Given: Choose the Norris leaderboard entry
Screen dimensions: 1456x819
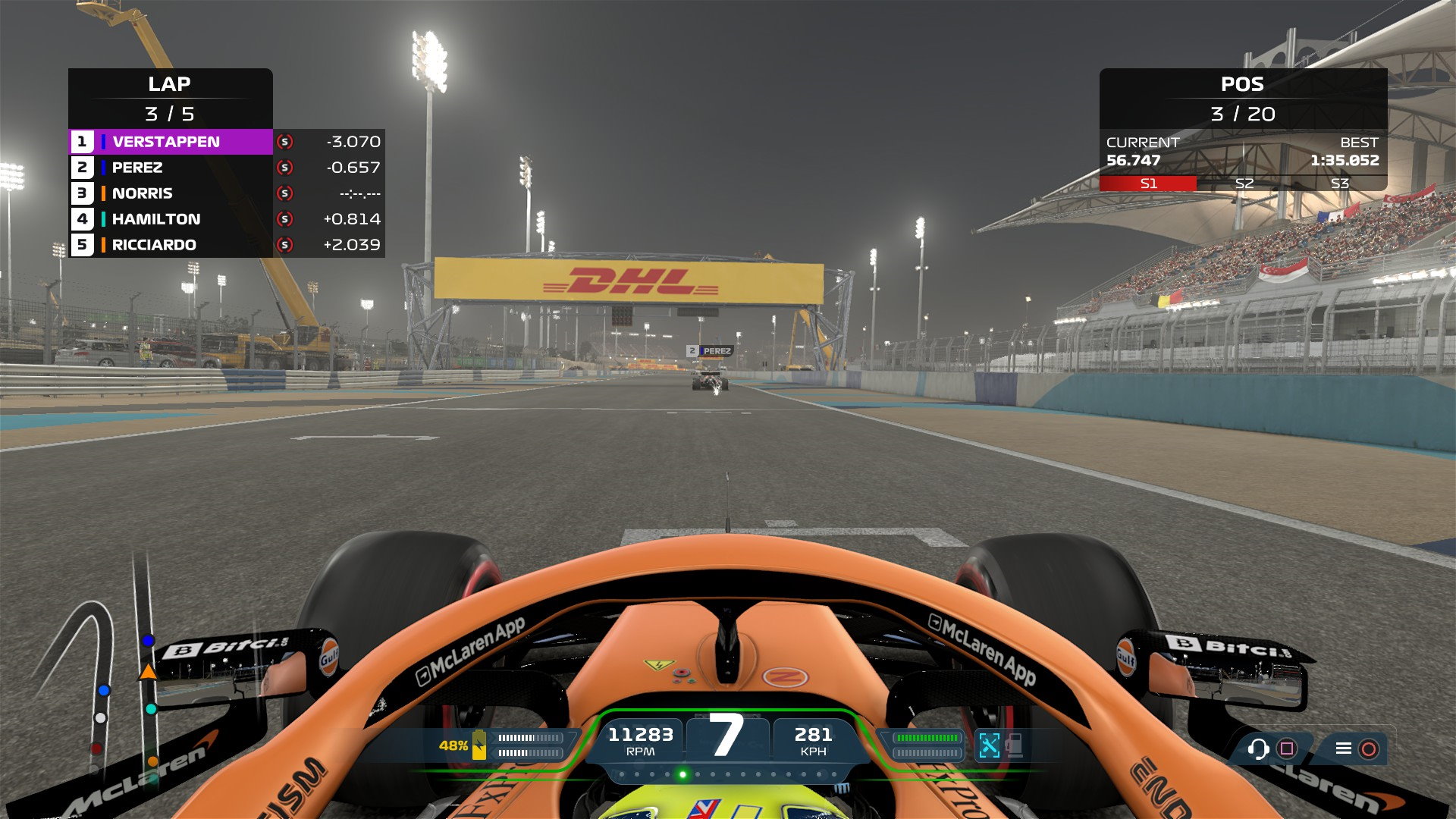Looking at the screenshot, I should tap(171, 193).
